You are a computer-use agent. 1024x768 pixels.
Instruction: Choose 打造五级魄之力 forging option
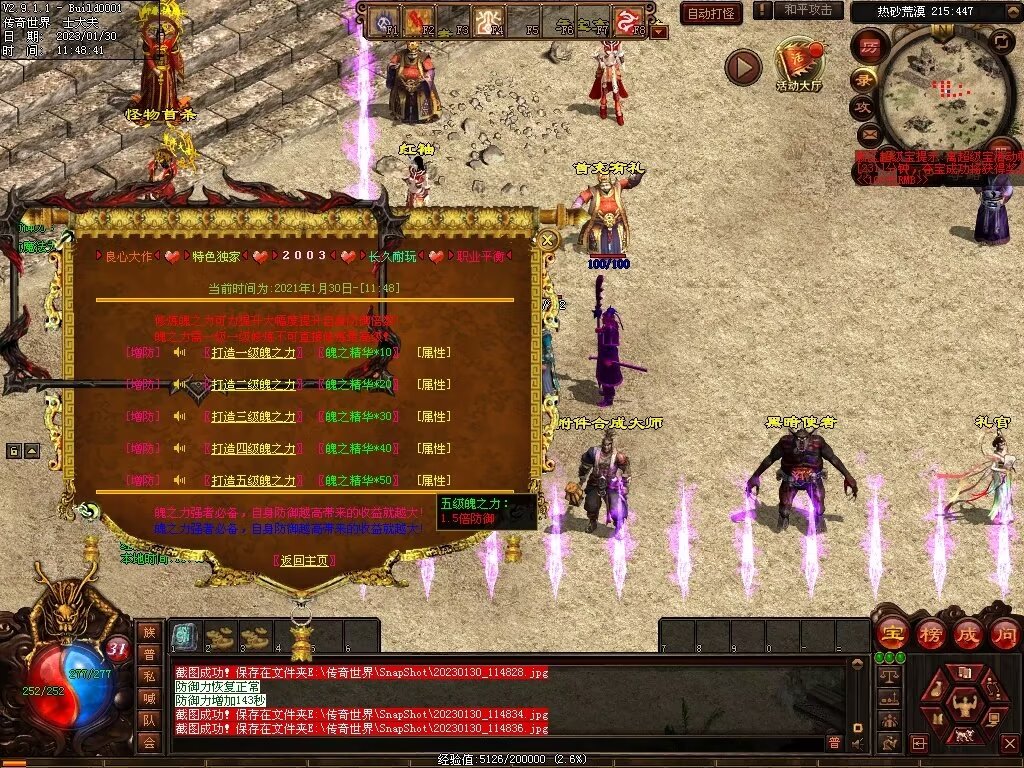tap(253, 481)
